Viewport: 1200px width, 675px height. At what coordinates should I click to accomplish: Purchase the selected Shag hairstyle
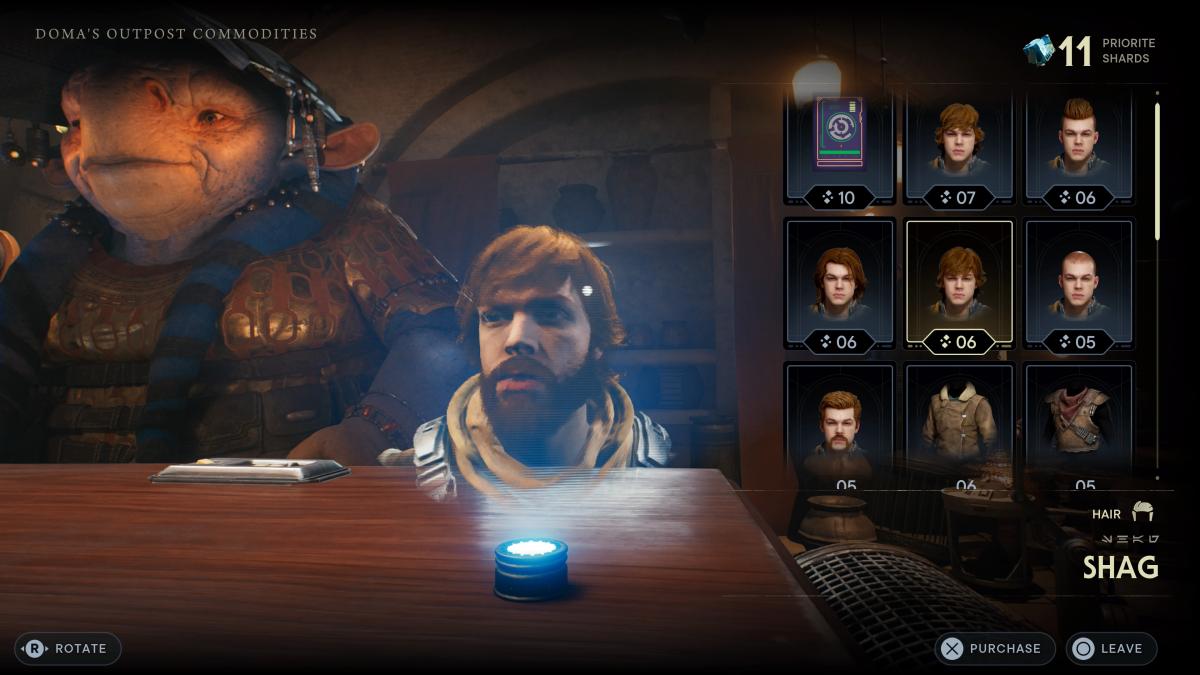coord(994,648)
